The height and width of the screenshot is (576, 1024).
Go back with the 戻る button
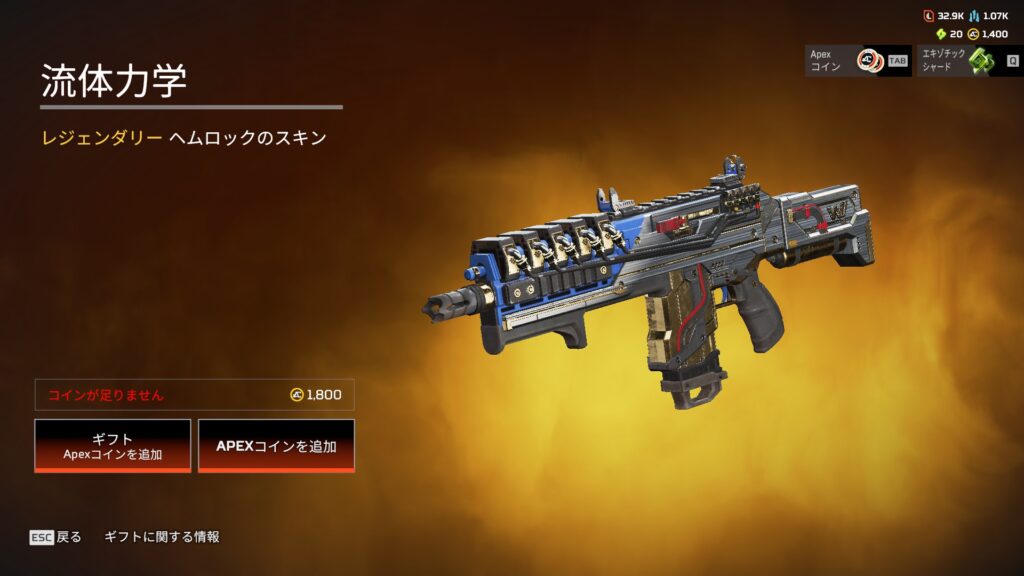tap(56, 537)
